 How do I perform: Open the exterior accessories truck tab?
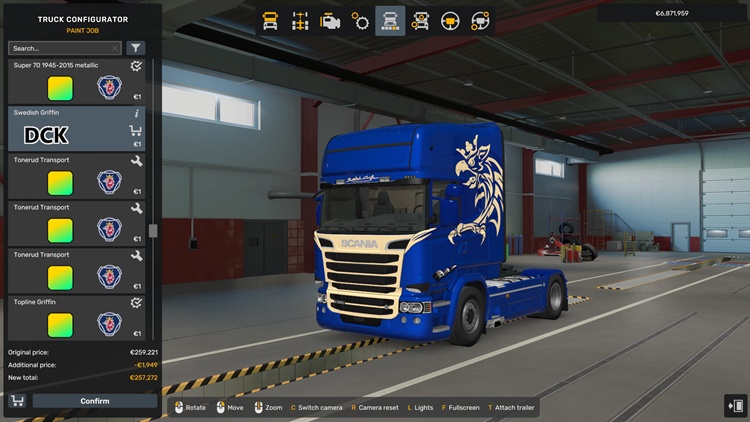tap(421, 20)
